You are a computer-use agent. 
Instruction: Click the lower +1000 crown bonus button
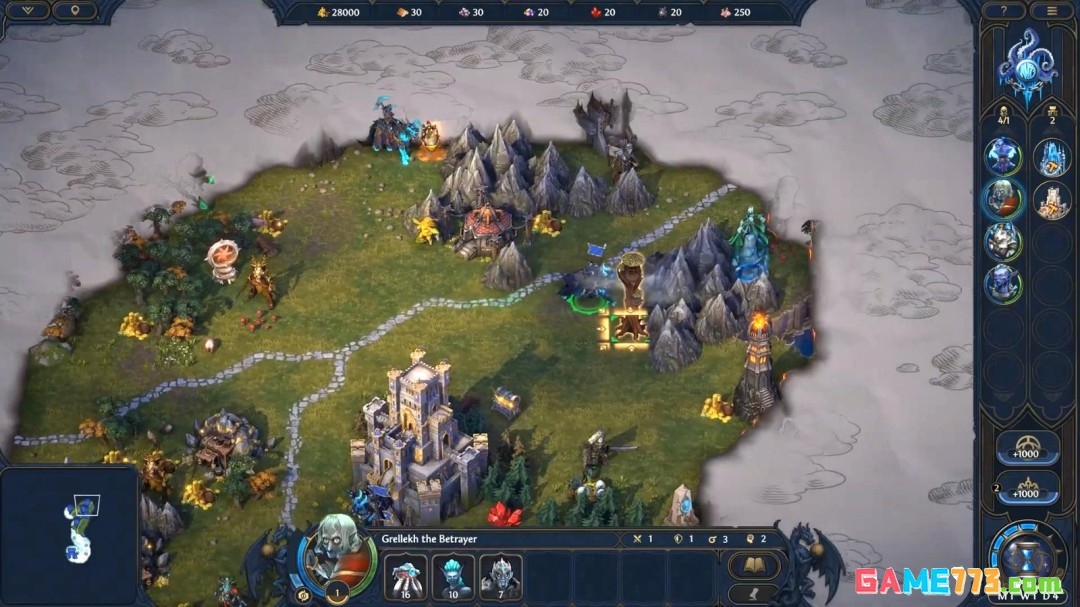coord(1026,488)
